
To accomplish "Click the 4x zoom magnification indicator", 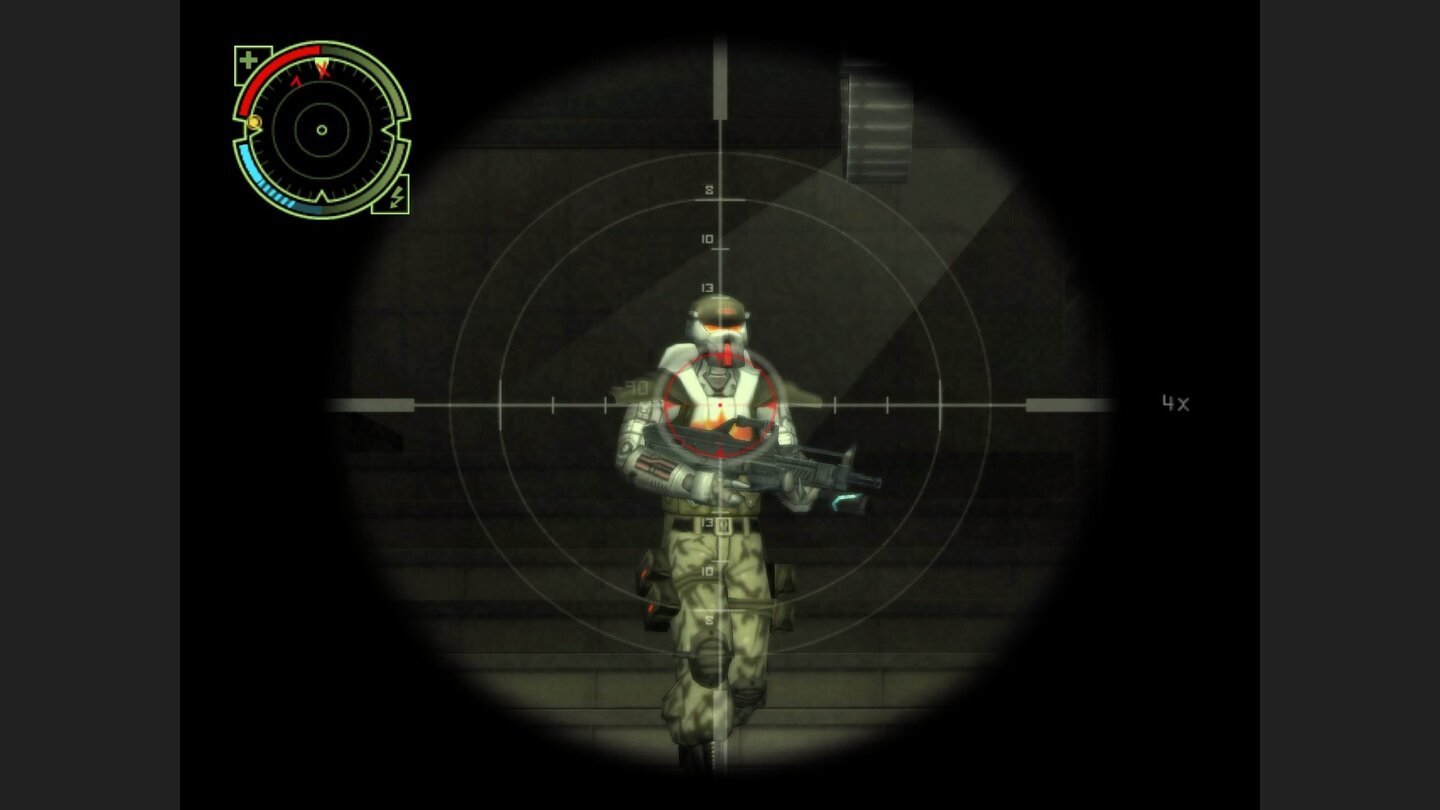I will (x=1177, y=403).
